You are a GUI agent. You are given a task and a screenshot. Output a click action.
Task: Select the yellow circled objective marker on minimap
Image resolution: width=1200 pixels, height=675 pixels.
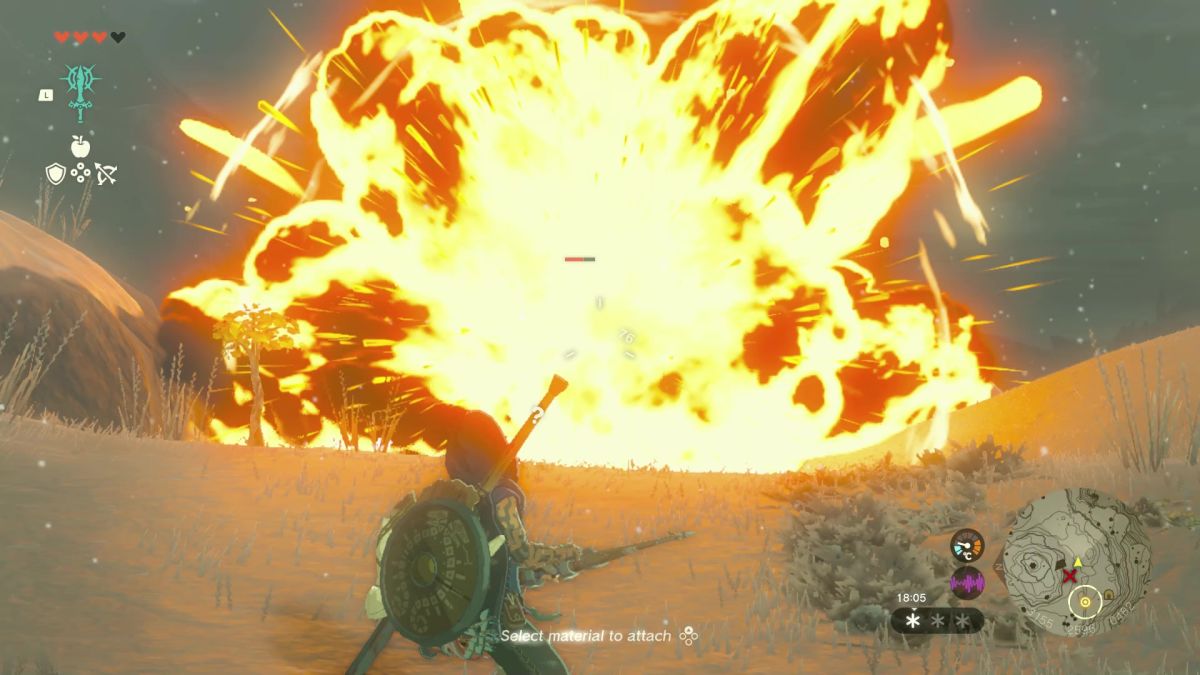tap(1083, 602)
